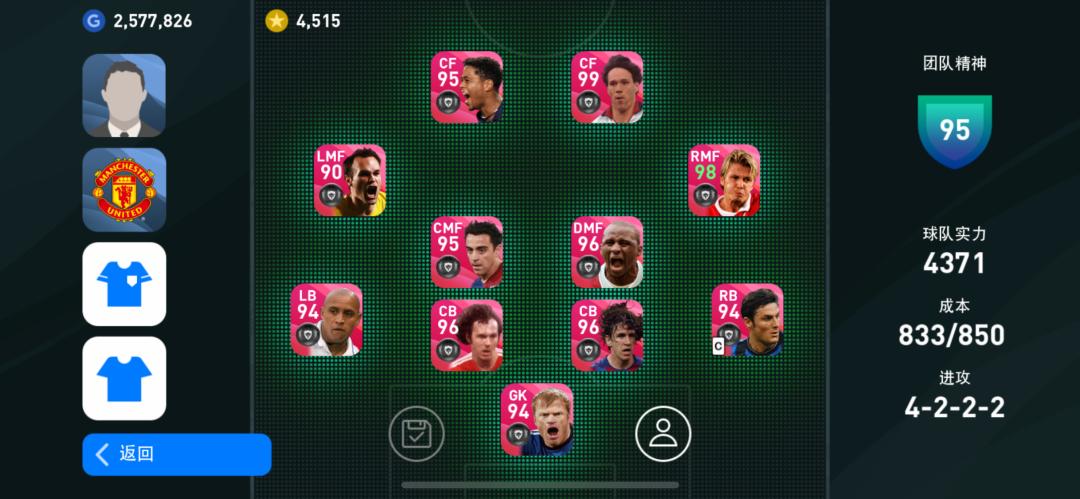The width and height of the screenshot is (1080, 499).
Task: Select the LB 94 player card
Action: (x=326, y=320)
